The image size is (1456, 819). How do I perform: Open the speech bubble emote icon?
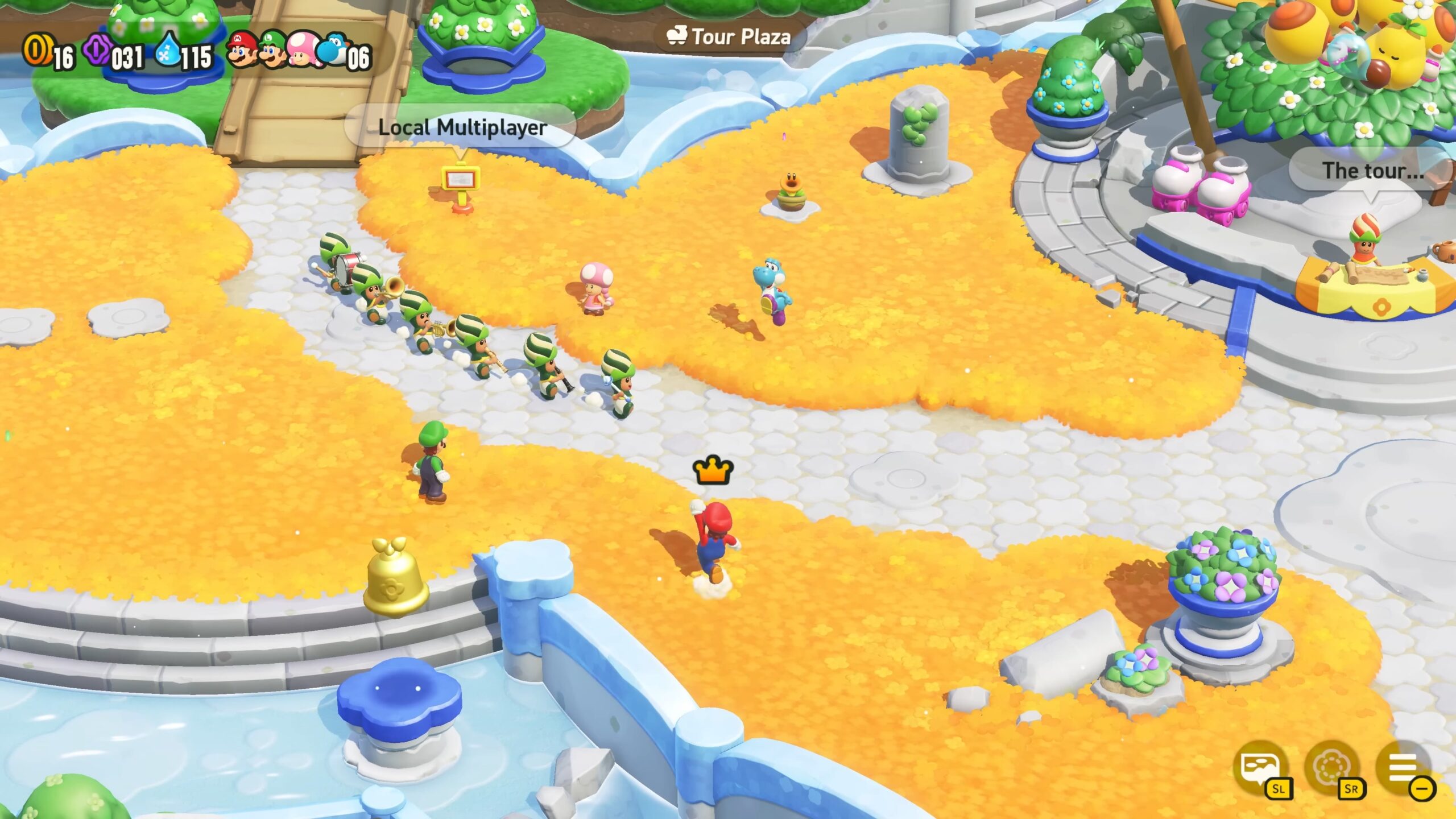click(1260, 768)
